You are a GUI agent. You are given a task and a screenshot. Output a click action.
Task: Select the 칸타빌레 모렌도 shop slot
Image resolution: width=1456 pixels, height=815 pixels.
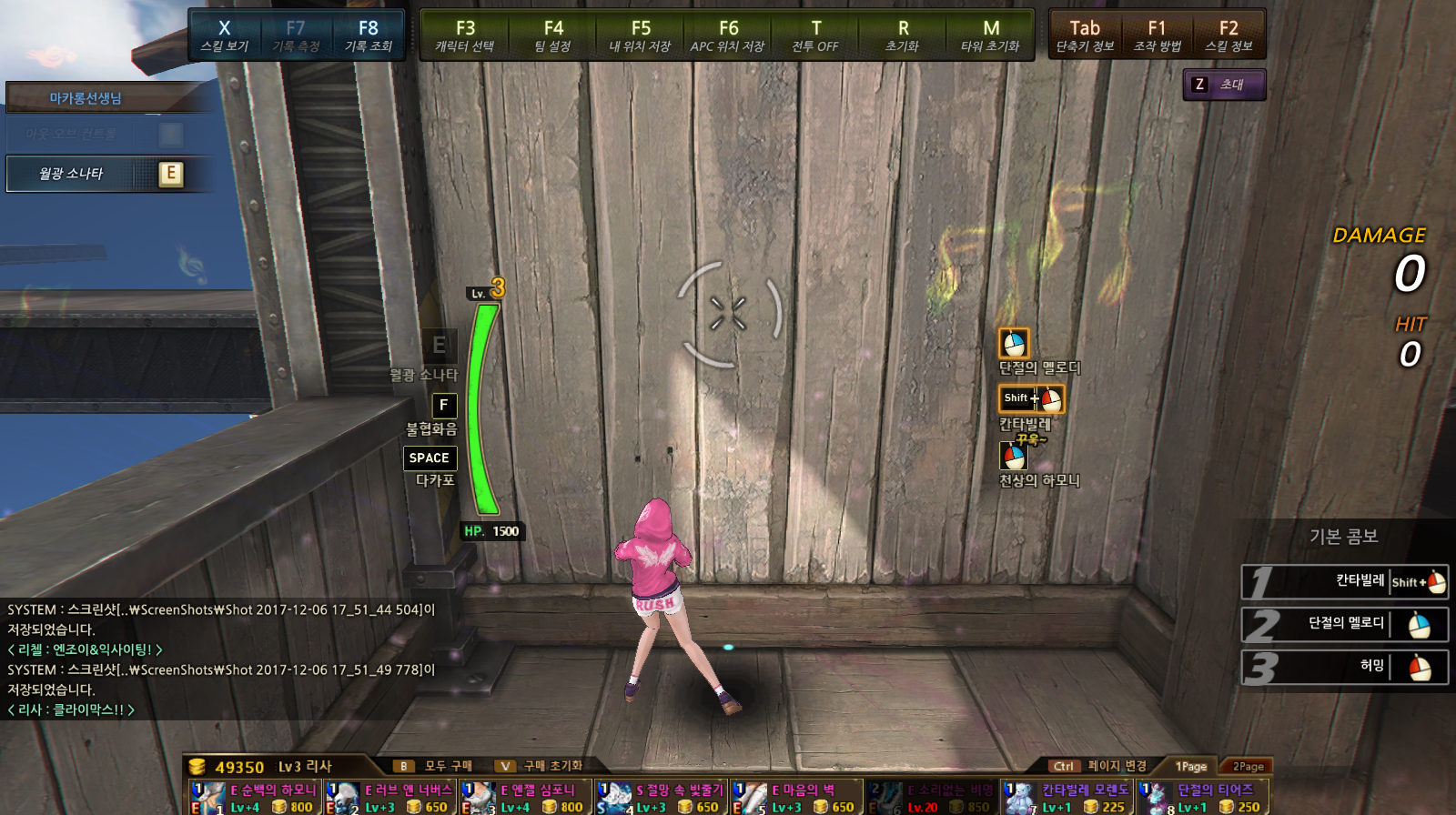tap(1067, 798)
